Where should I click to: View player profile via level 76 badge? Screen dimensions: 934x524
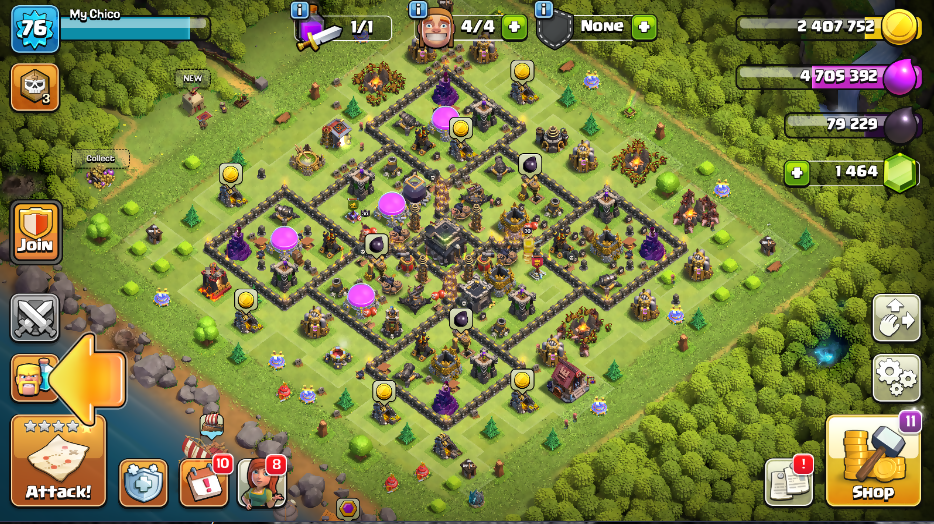click(x=34, y=28)
